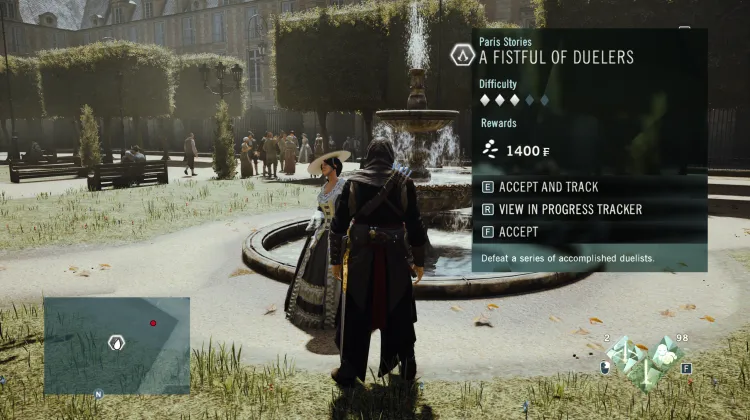Open the minimap
Viewport: 750px width, 420px height.
coord(116,344)
